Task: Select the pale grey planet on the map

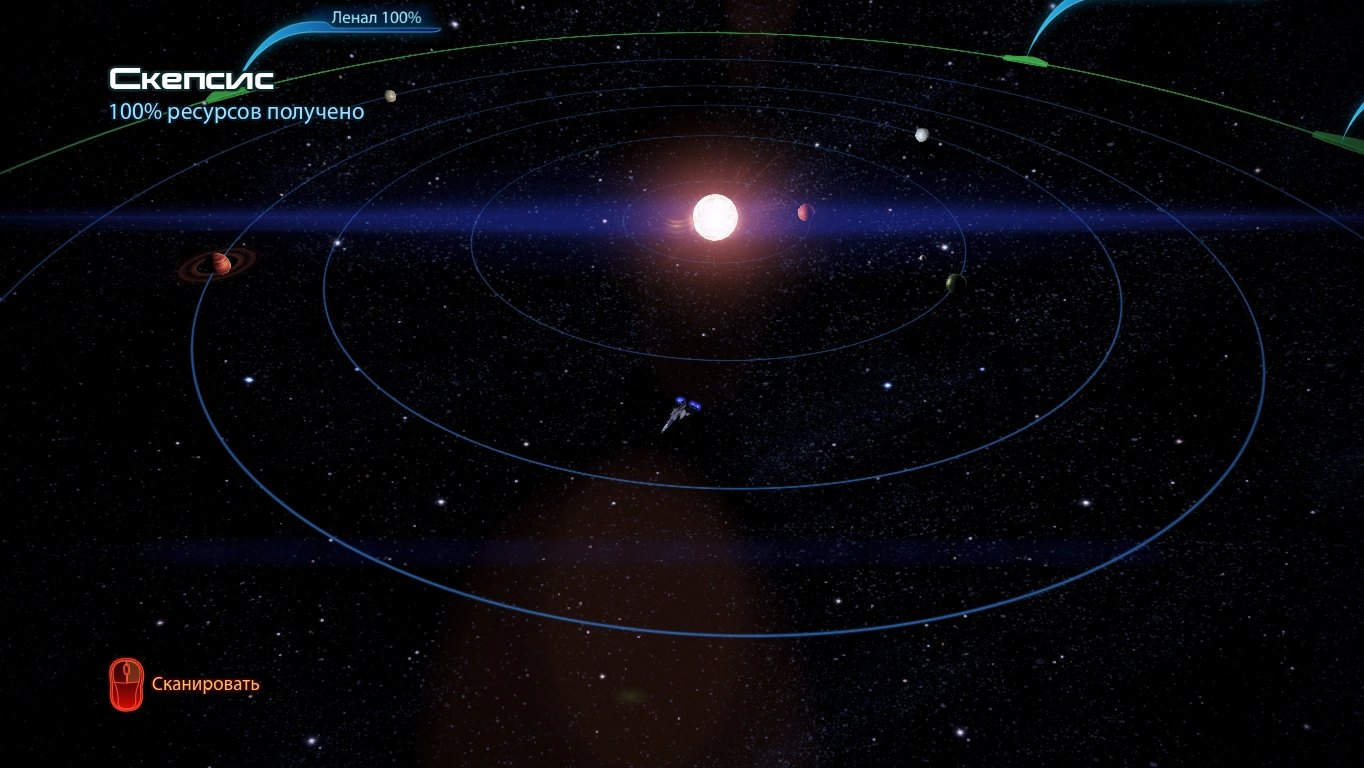Action: (x=922, y=135)
